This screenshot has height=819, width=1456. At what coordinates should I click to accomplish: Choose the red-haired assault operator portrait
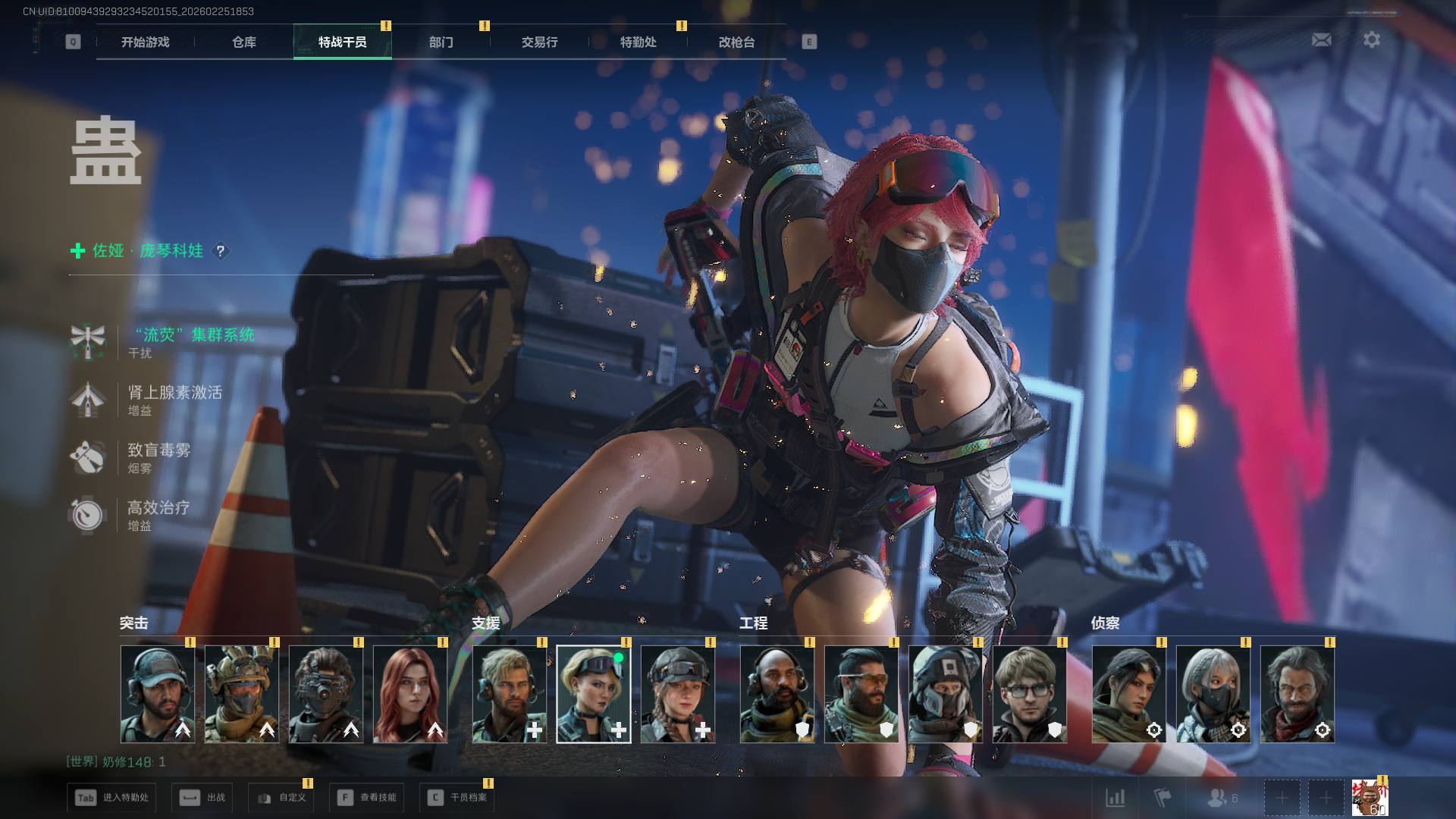pyautogui.click(x=410, y=694)
